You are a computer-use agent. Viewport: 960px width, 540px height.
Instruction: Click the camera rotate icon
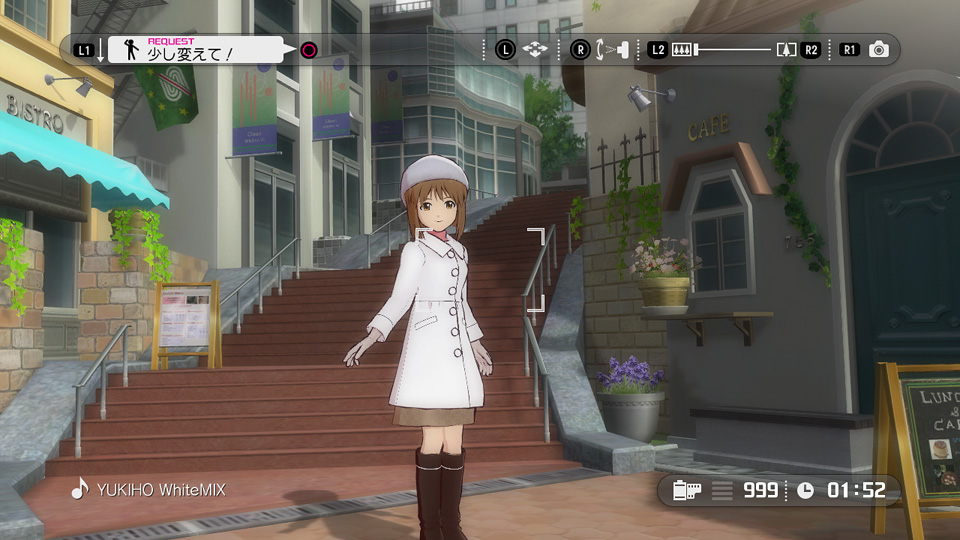click(611, 49)
